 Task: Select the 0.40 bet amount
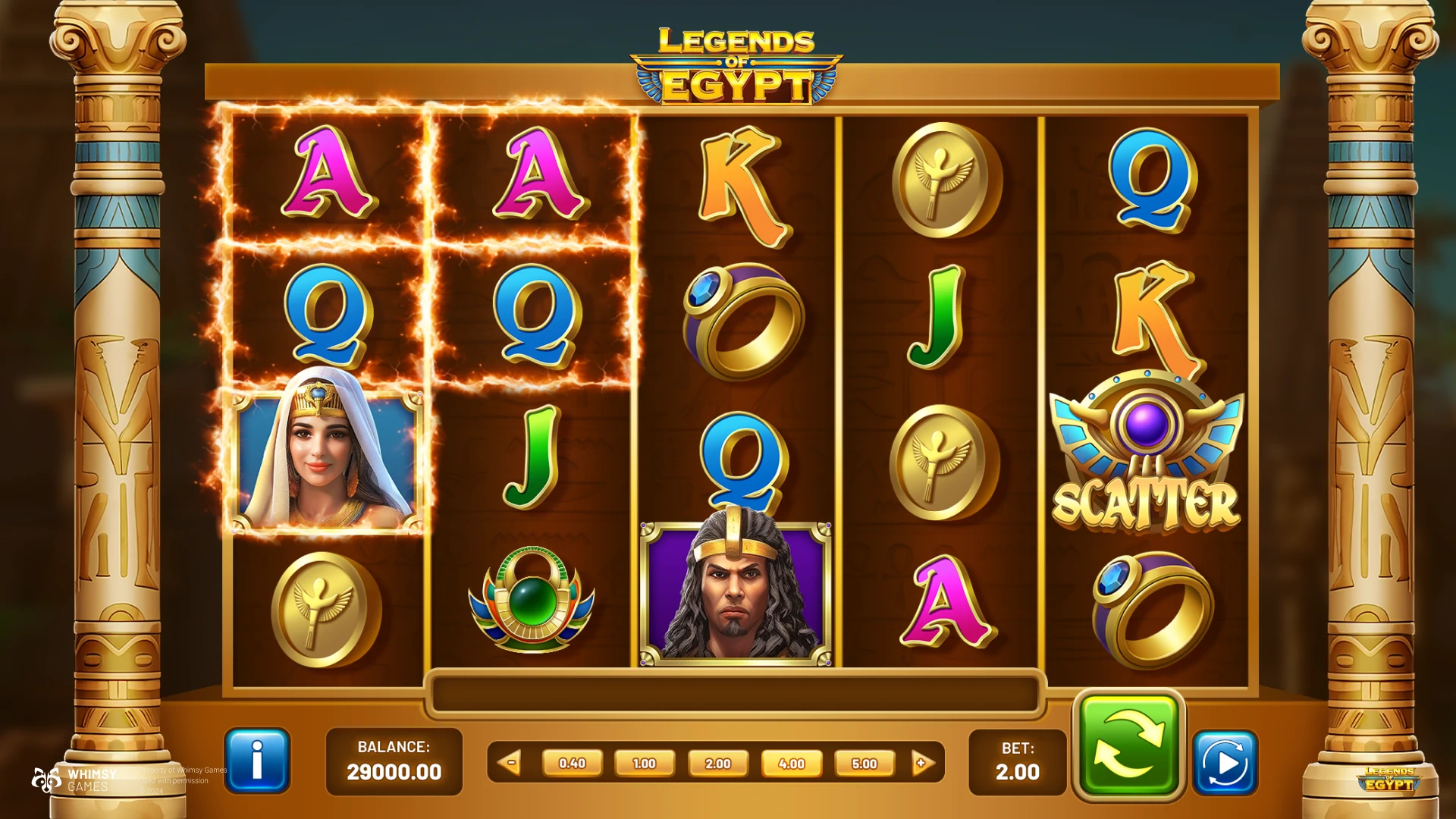click(572, 763)
